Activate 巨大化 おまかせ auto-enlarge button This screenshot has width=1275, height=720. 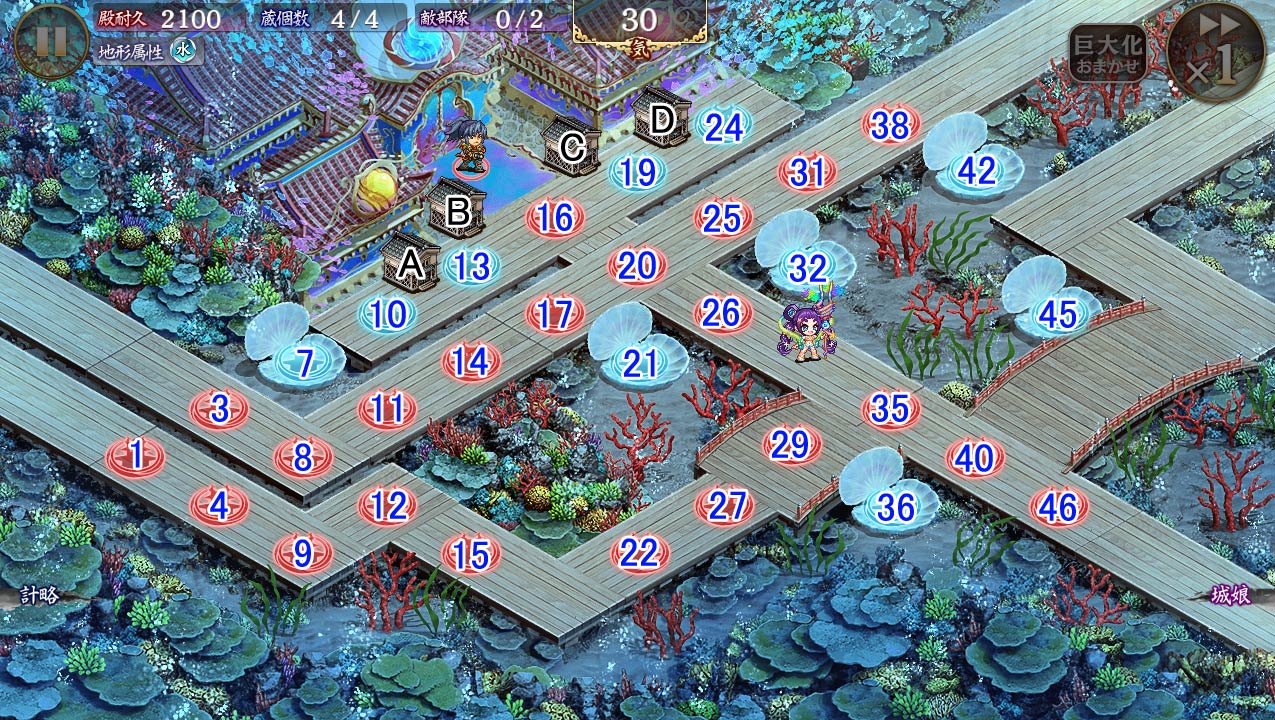1108,53
